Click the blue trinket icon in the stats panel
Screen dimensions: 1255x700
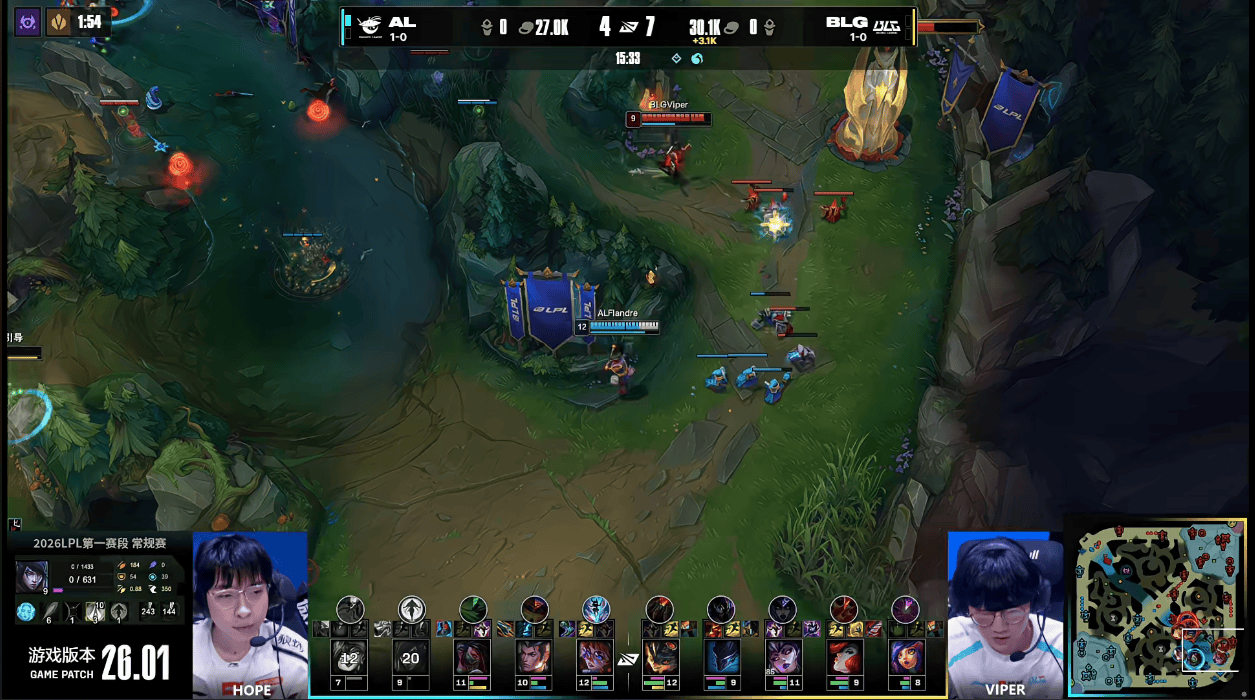click(x=26, y=611)
